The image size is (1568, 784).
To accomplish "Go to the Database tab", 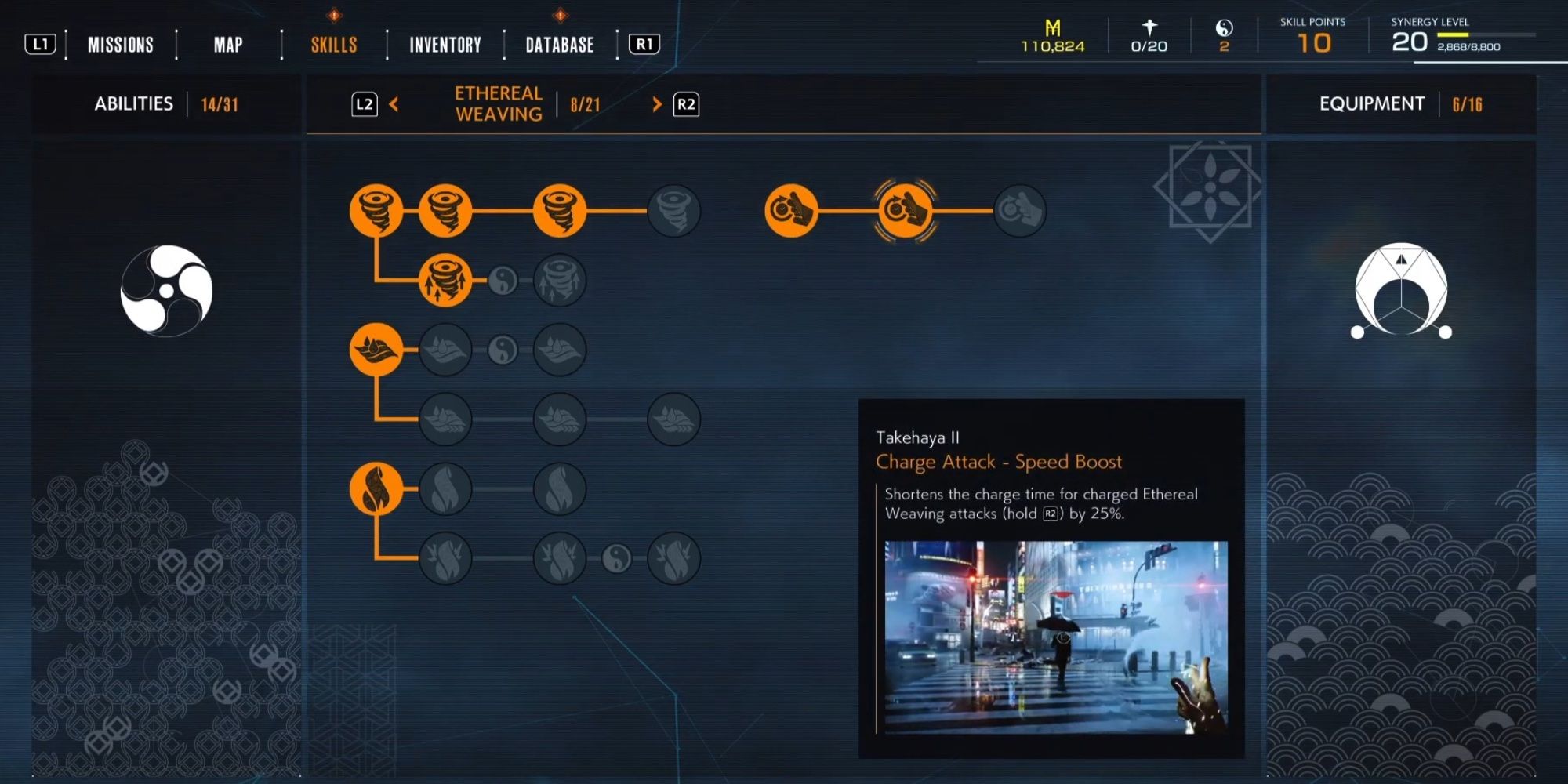I will click(560, 45).
